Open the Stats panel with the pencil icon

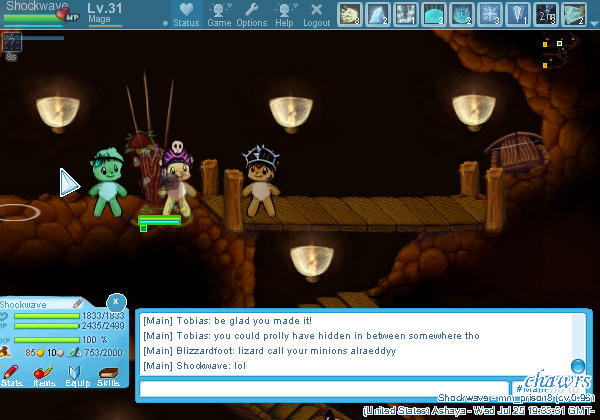(x=12, y=374)
